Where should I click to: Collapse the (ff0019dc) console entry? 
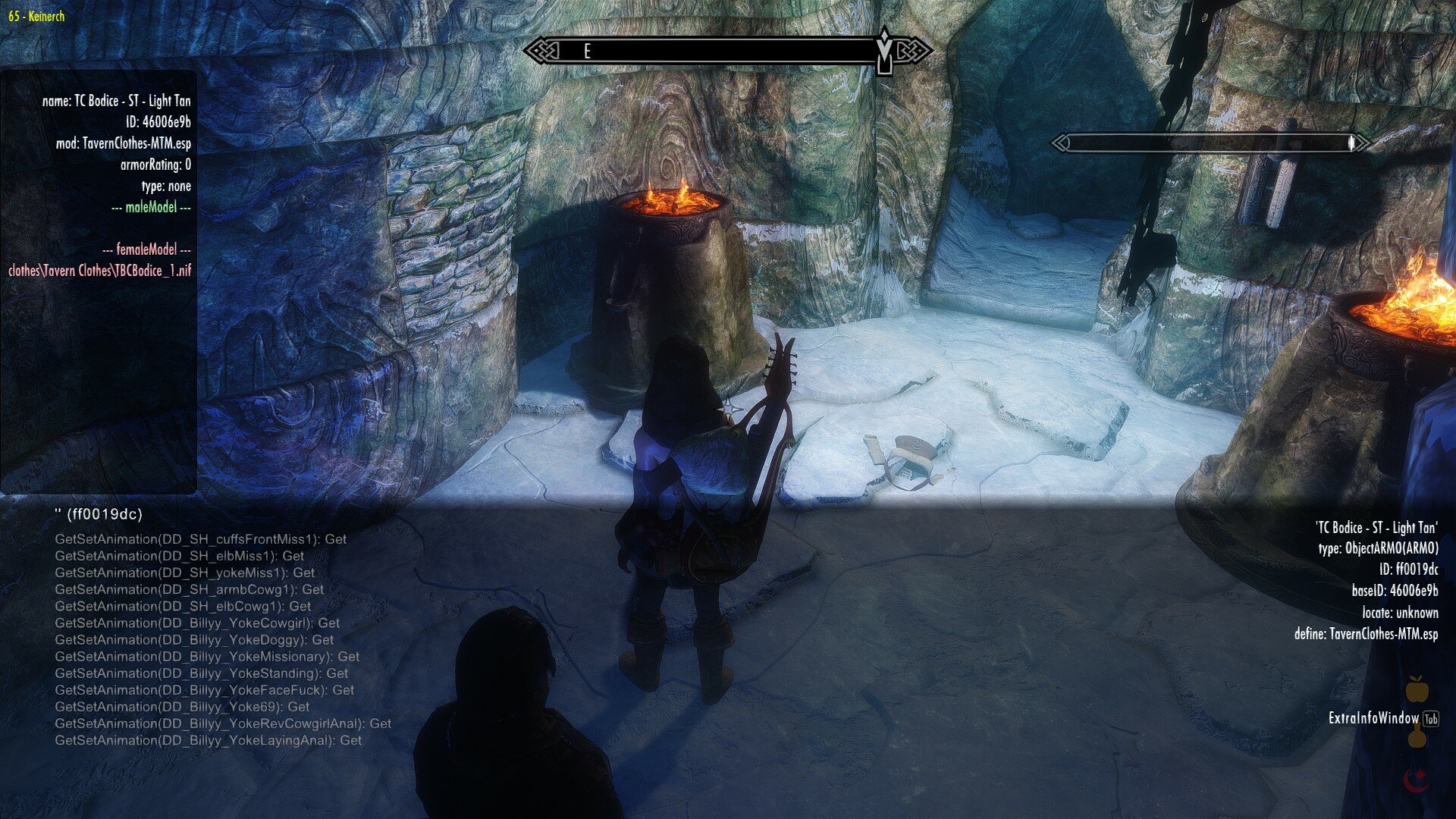98,513
